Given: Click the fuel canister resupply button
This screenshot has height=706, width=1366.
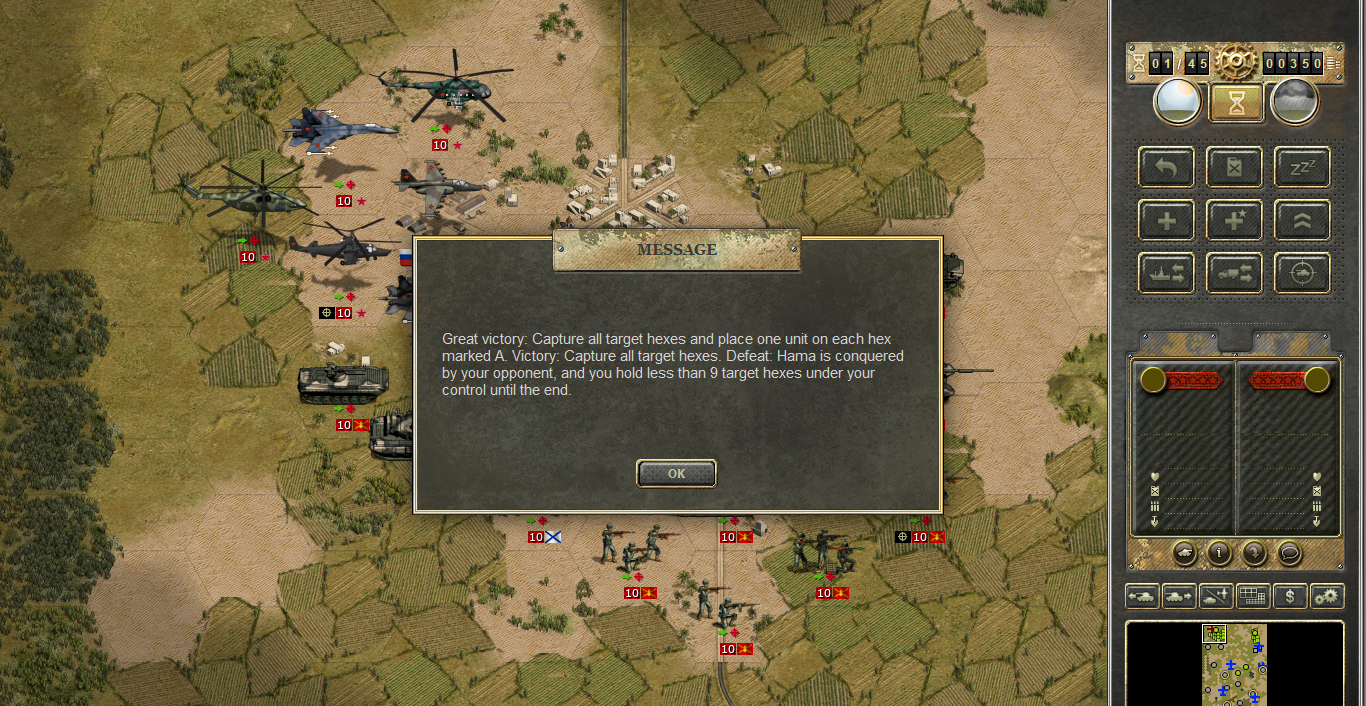Looking at the screenshot, I should click(x=1234, y=167).
